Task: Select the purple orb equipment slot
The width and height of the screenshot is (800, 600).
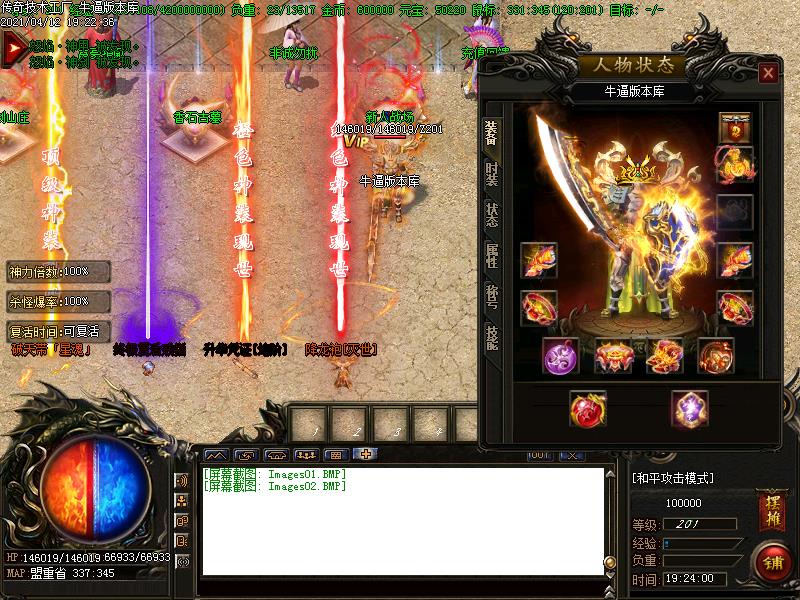Action: (x=560, y=356)
